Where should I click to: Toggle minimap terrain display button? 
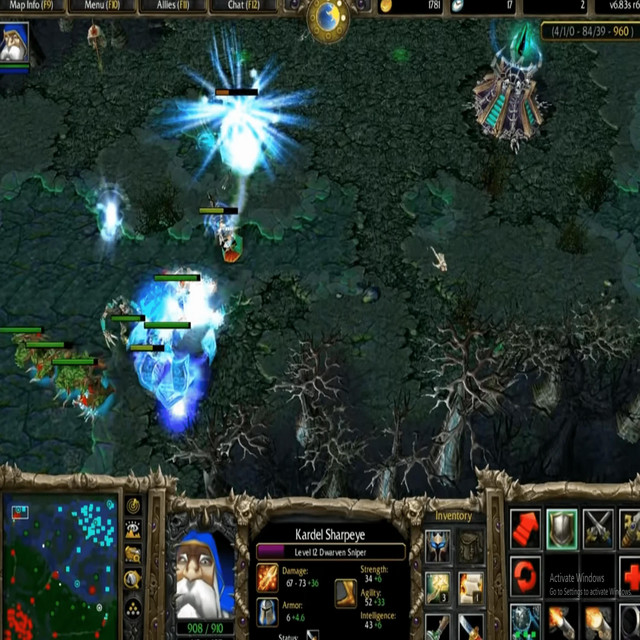pyautogui.click(x=133, y=531)
